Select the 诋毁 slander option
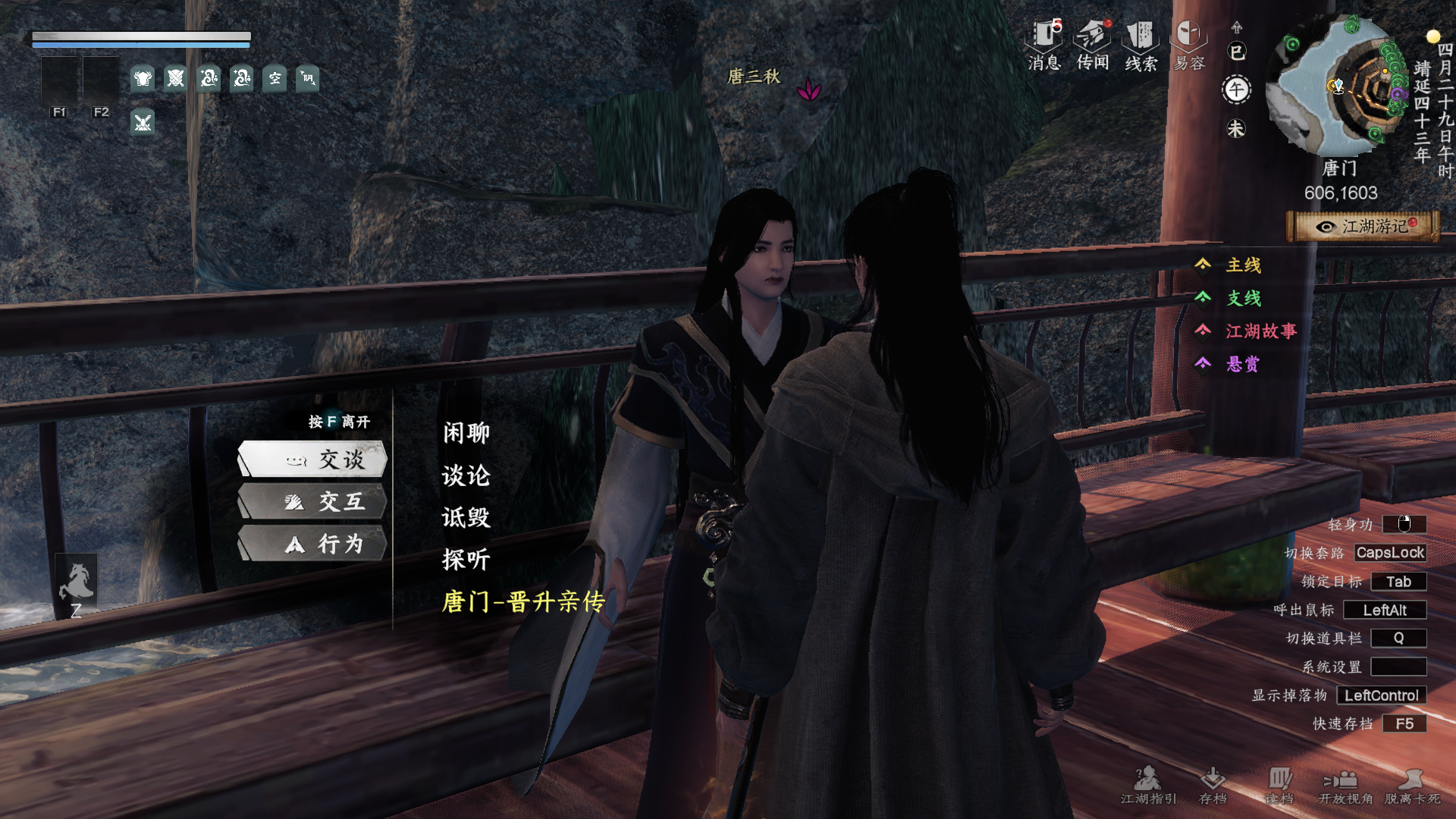Image resolution: width=1456 pixels, height=819 pixels. click(x=466, y=518)
